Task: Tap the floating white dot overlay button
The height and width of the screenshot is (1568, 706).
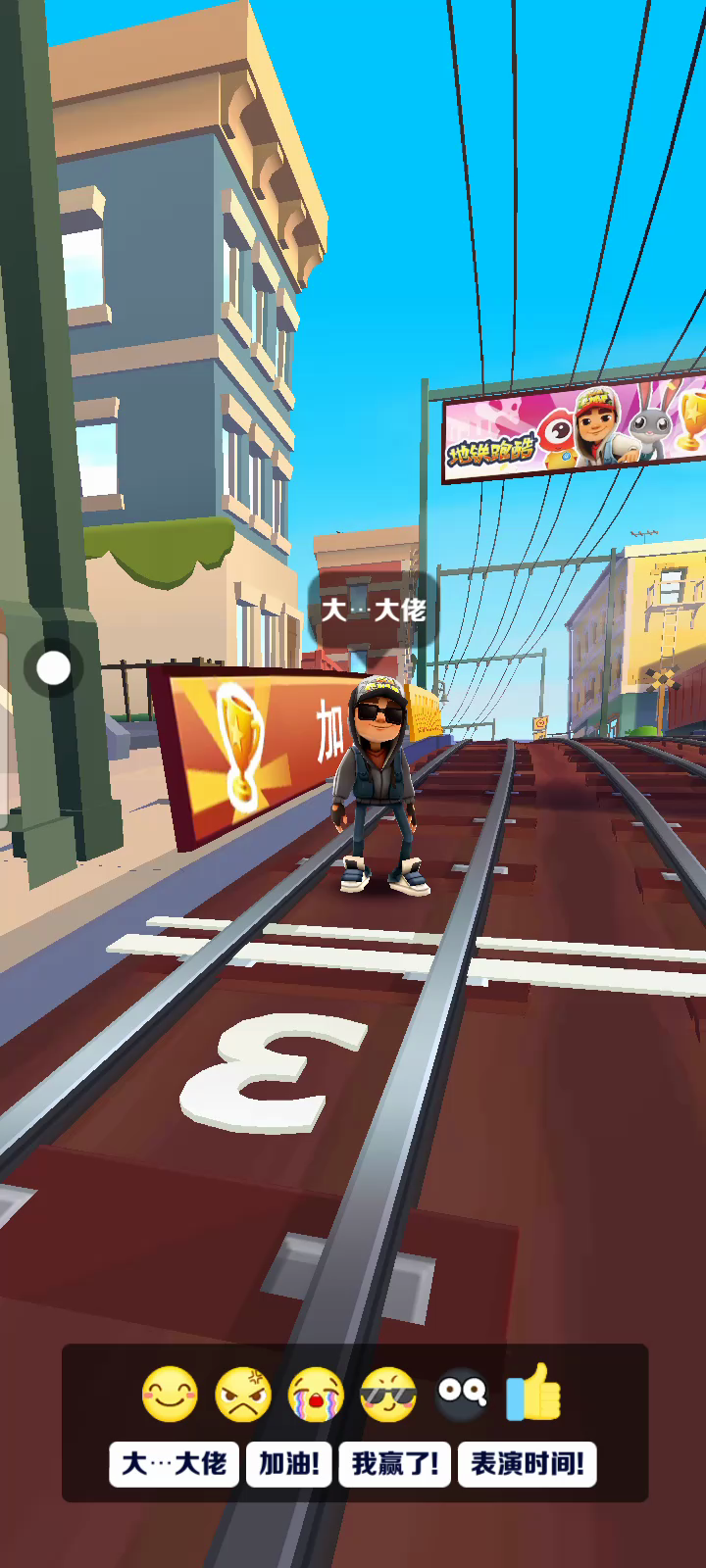Action: pos(54,668)
